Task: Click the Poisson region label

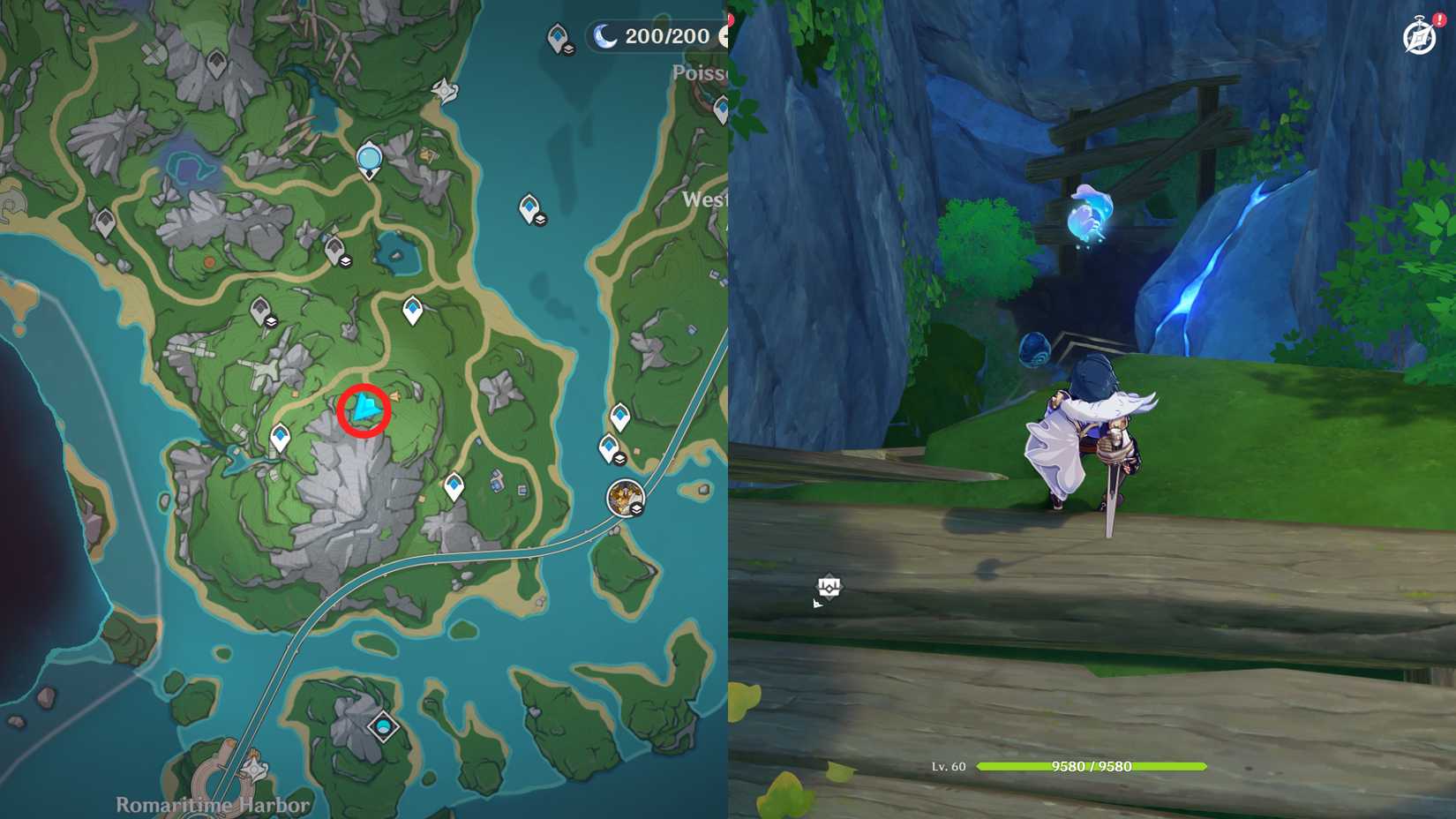Action: (702, 72)
